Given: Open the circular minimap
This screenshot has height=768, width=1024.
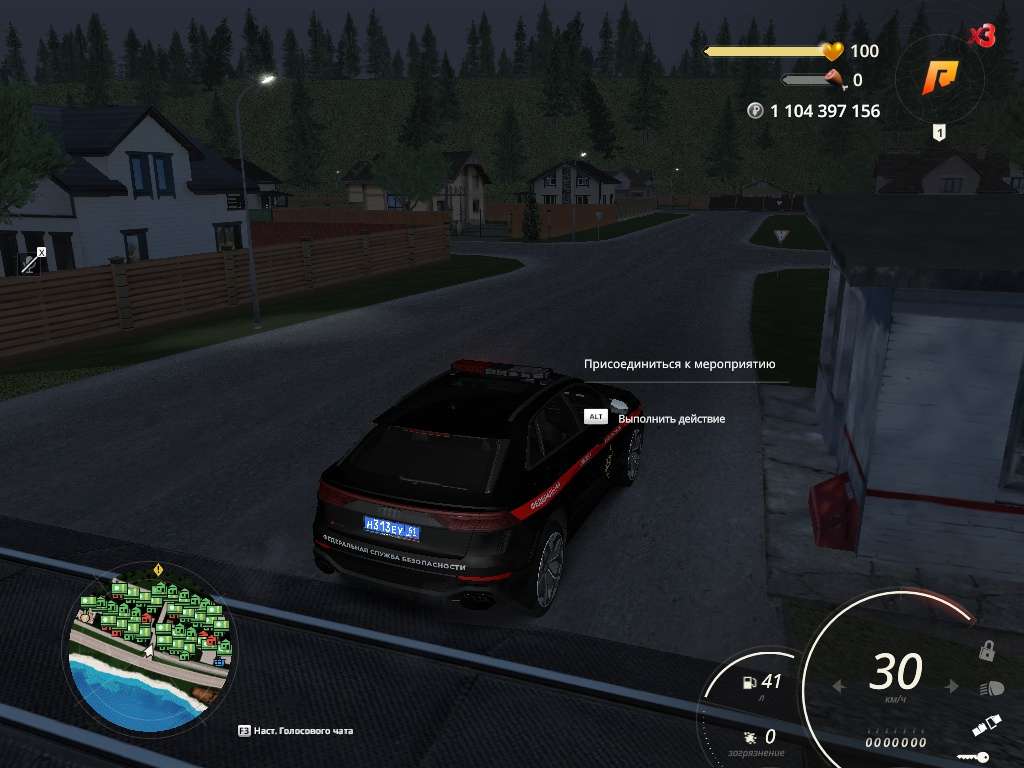Looking at the screenshot, I should coord(150,641).
